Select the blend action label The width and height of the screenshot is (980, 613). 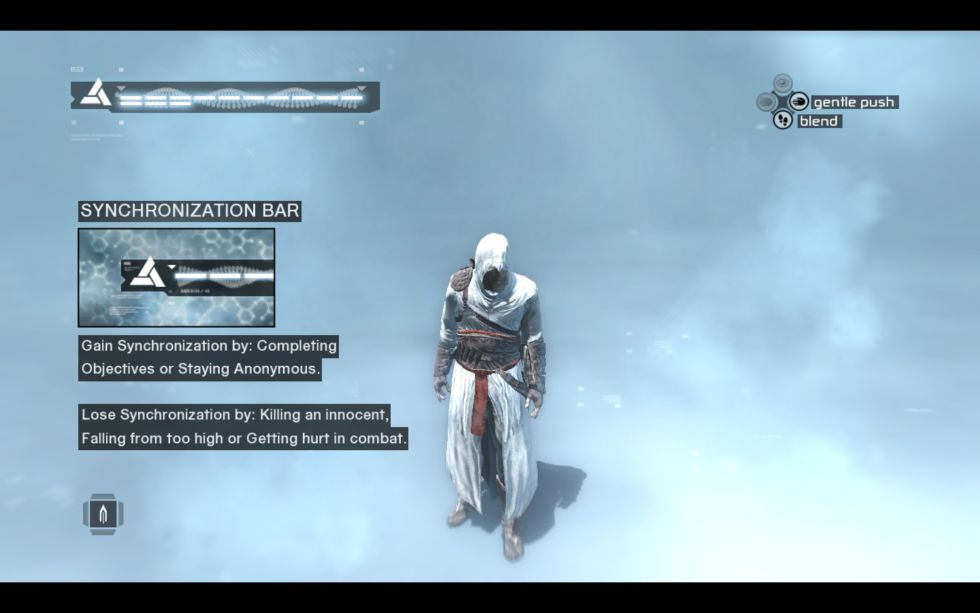tap(818, 121)
